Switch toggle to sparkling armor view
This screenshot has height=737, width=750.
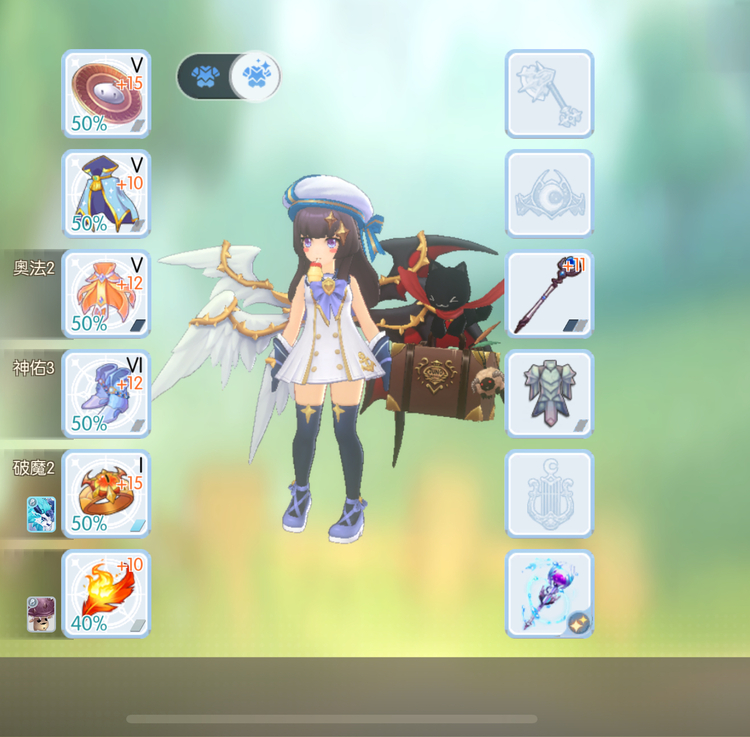(x=255, y=76)
